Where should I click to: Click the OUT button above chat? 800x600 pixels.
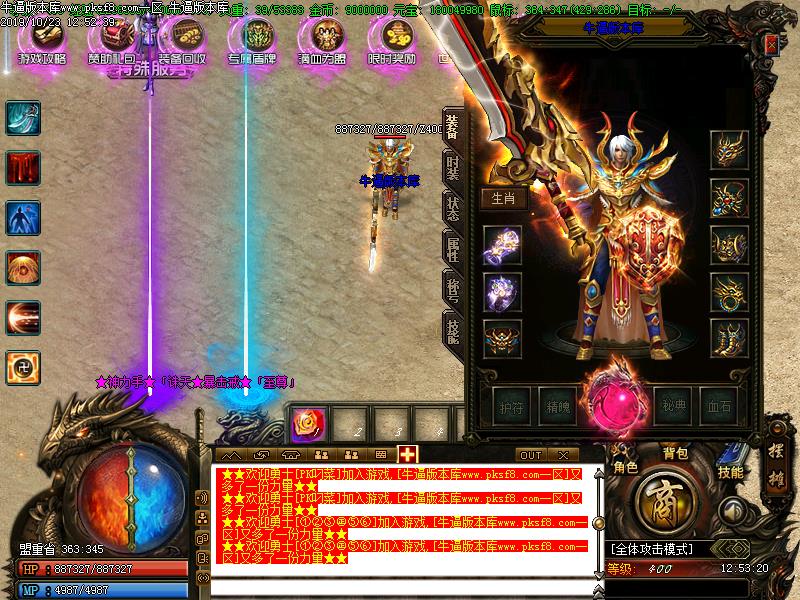coord(531,455)
